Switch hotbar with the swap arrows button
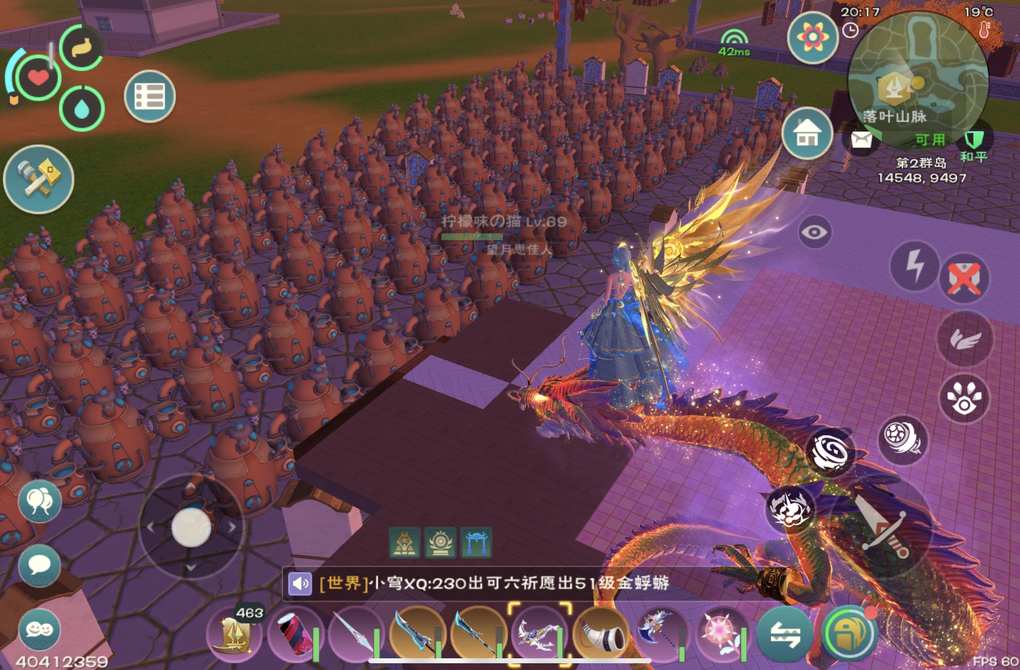 784,634
